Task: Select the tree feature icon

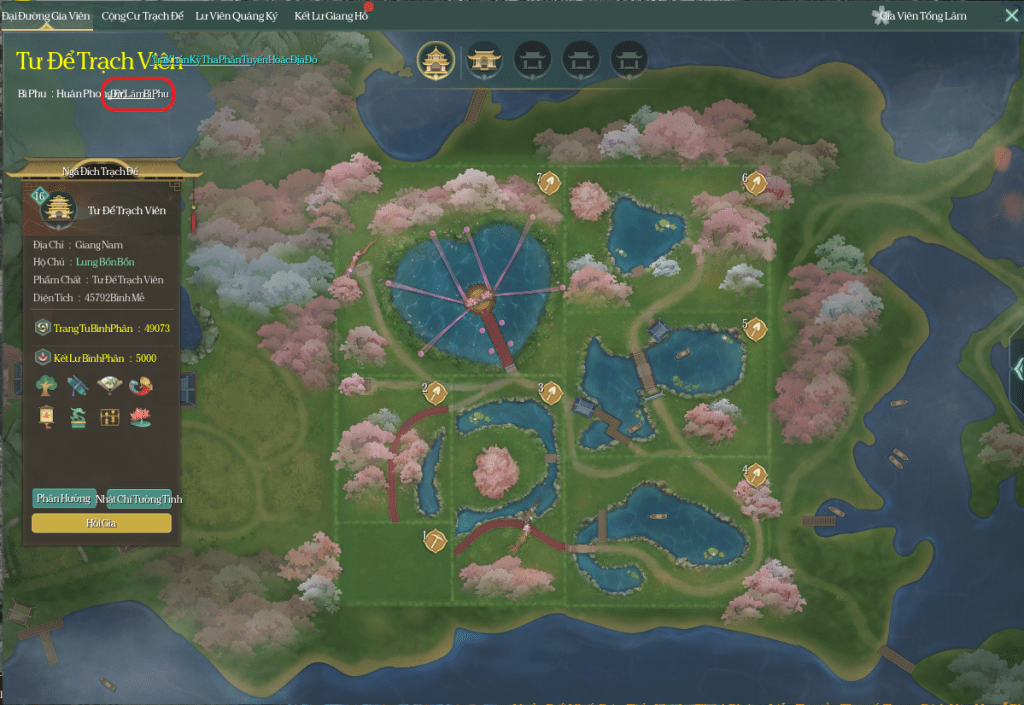Action: pyautogui.click(x=46, y=386)
